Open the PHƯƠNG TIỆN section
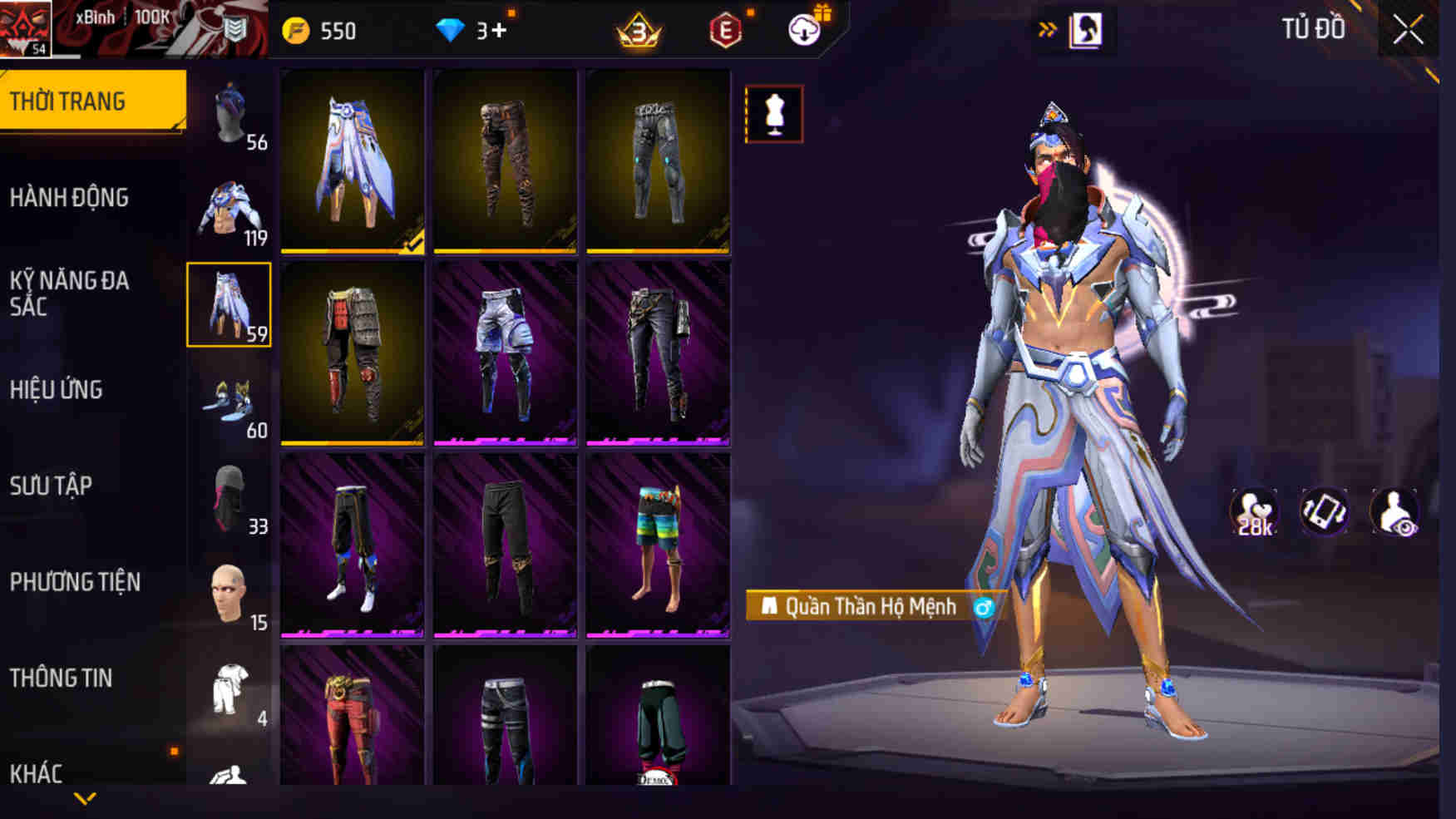The image size is (1456, 819). pos(75,582)
